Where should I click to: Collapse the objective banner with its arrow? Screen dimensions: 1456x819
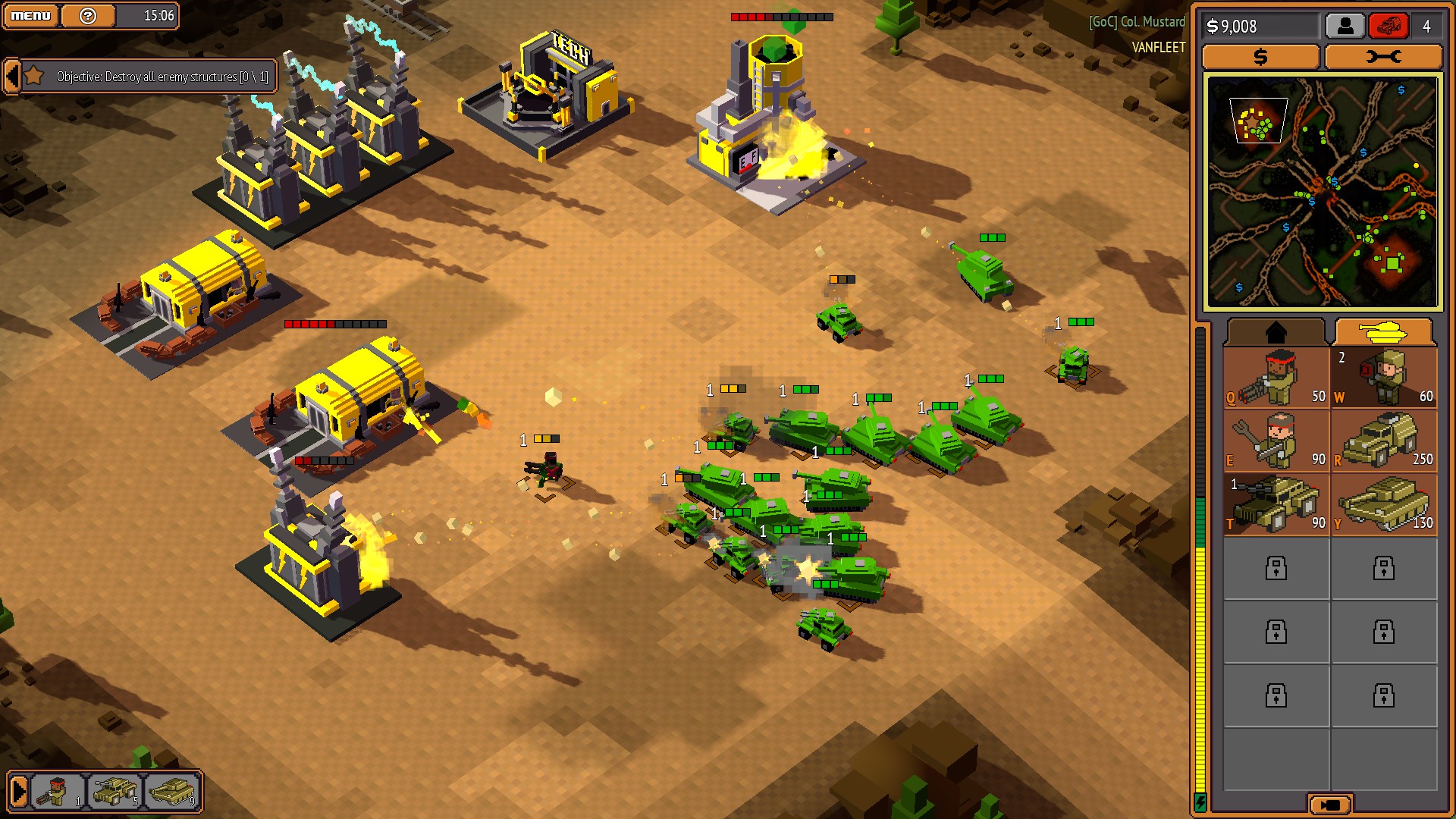pos(11,76)
